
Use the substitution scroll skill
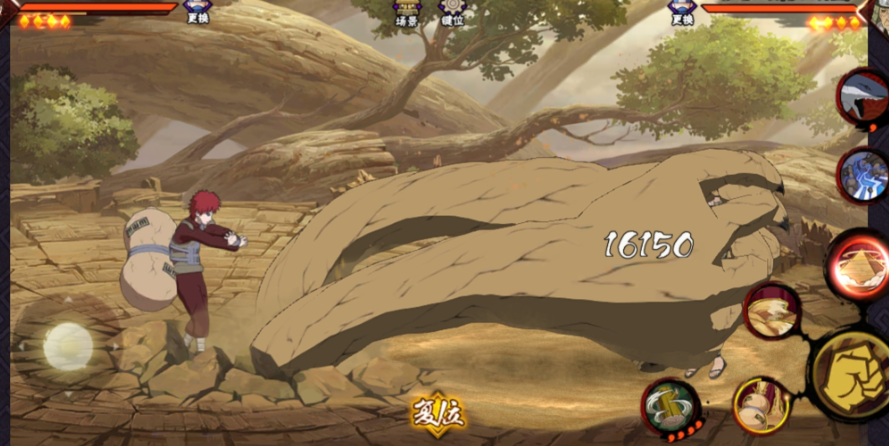(x=670, y=407)
